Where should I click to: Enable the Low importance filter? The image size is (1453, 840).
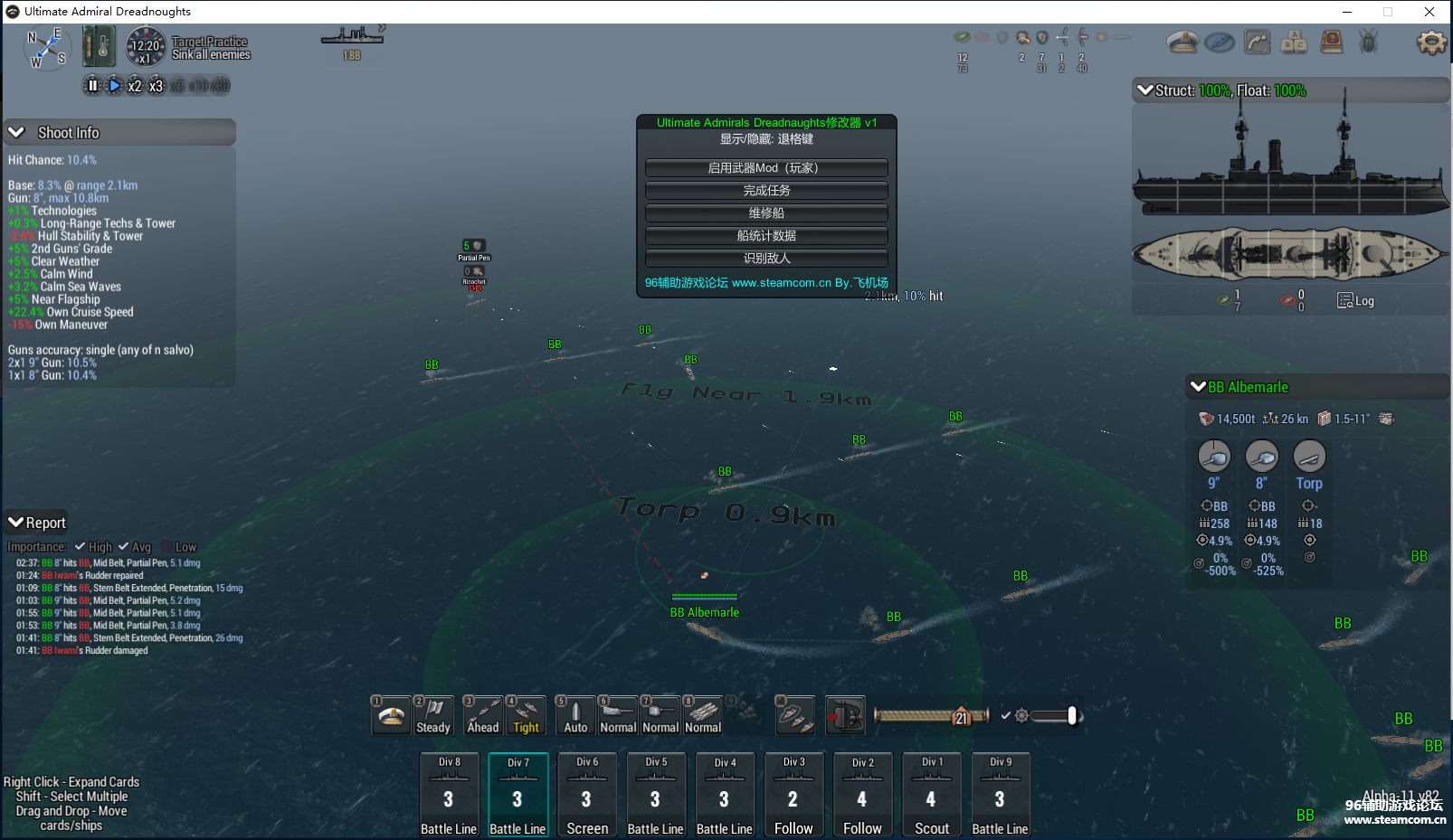click(166, 547)
